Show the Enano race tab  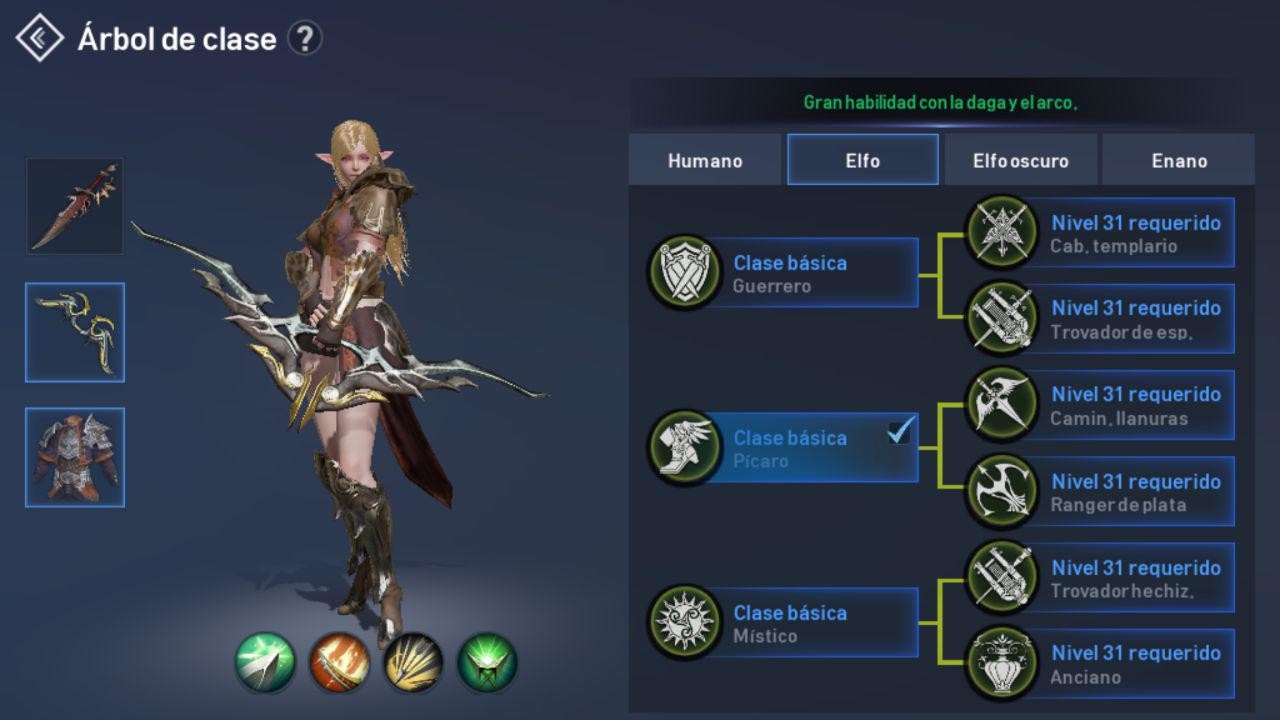pyautogui.click(x=1178, y=160)
